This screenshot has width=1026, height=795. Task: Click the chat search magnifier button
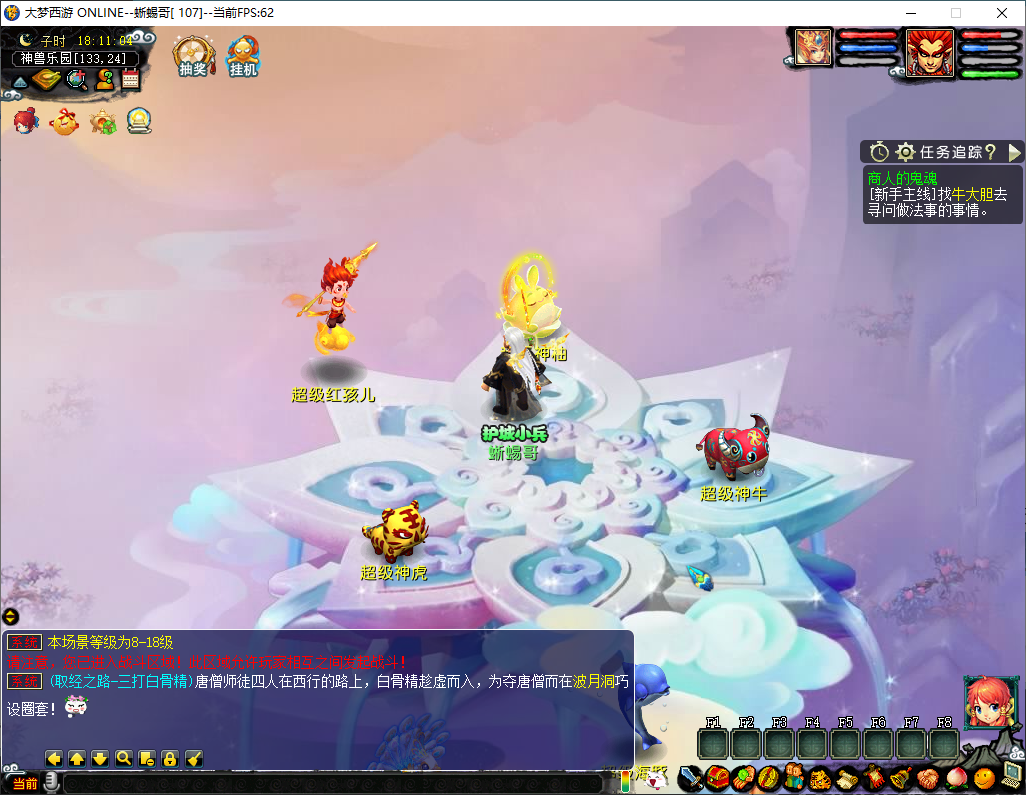pyautogui.click(x=124, y=758)
